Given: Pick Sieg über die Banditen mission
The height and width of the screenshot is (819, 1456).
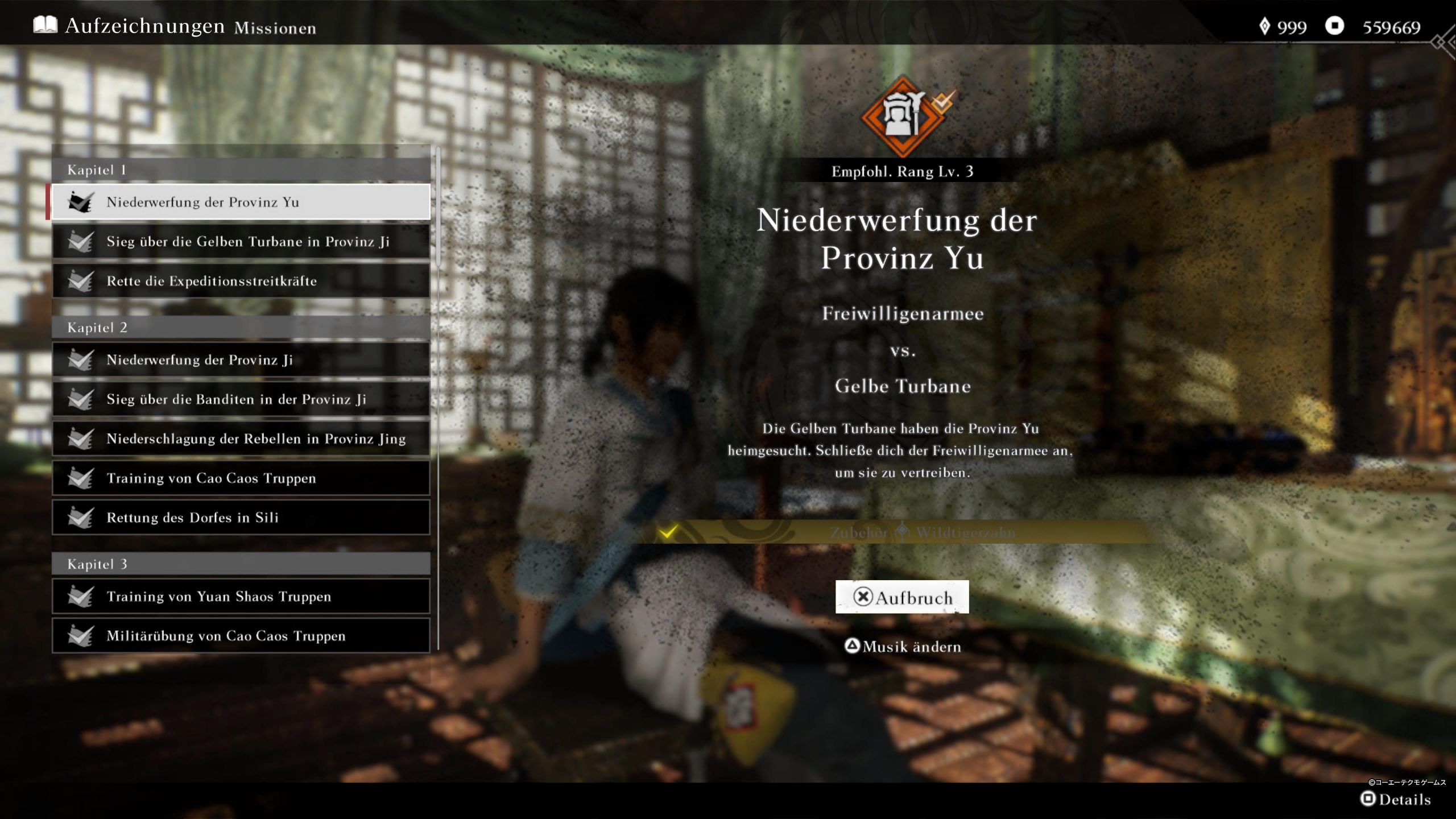Looking at the screenshot, I should 241,399.
